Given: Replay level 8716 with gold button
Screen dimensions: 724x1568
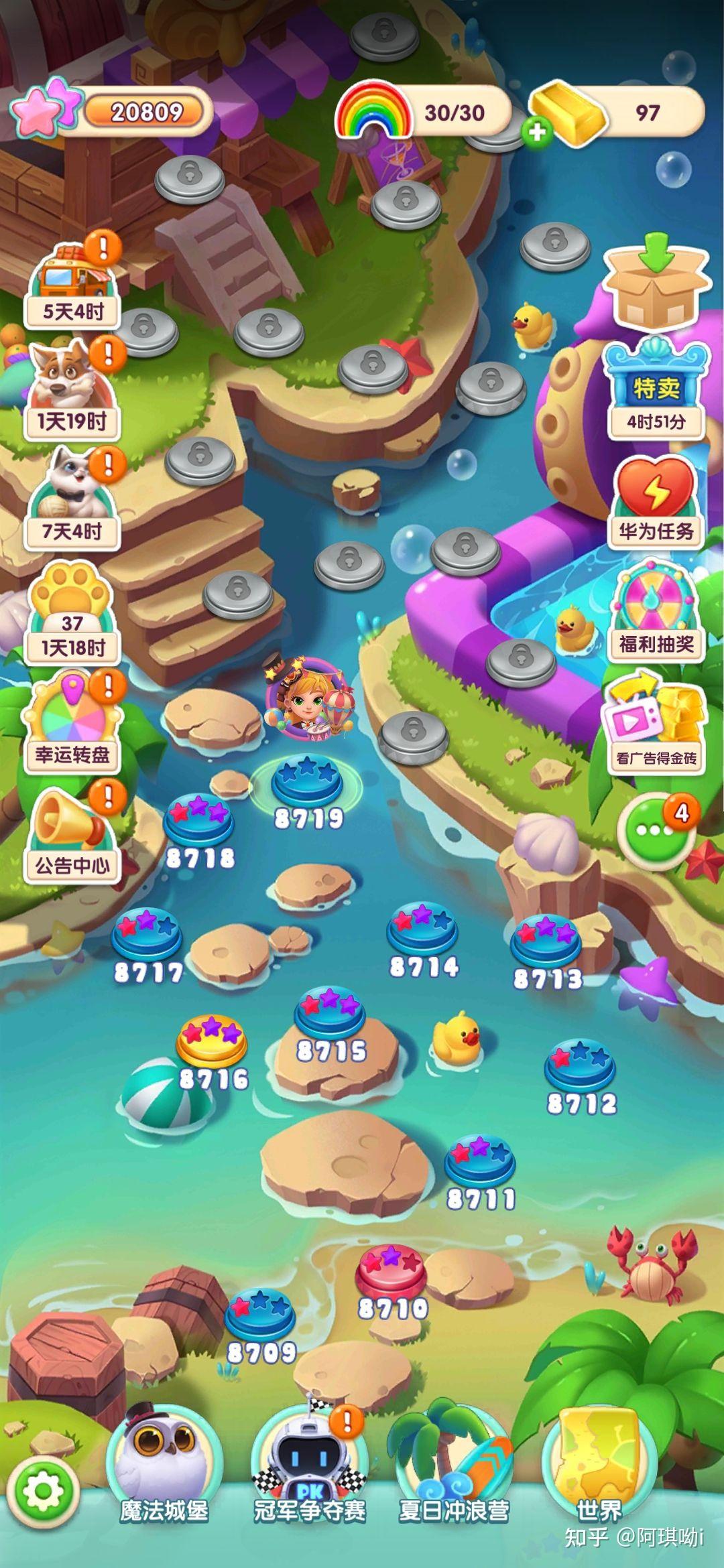Looking at the screenshot, I should coord(212,1040).
